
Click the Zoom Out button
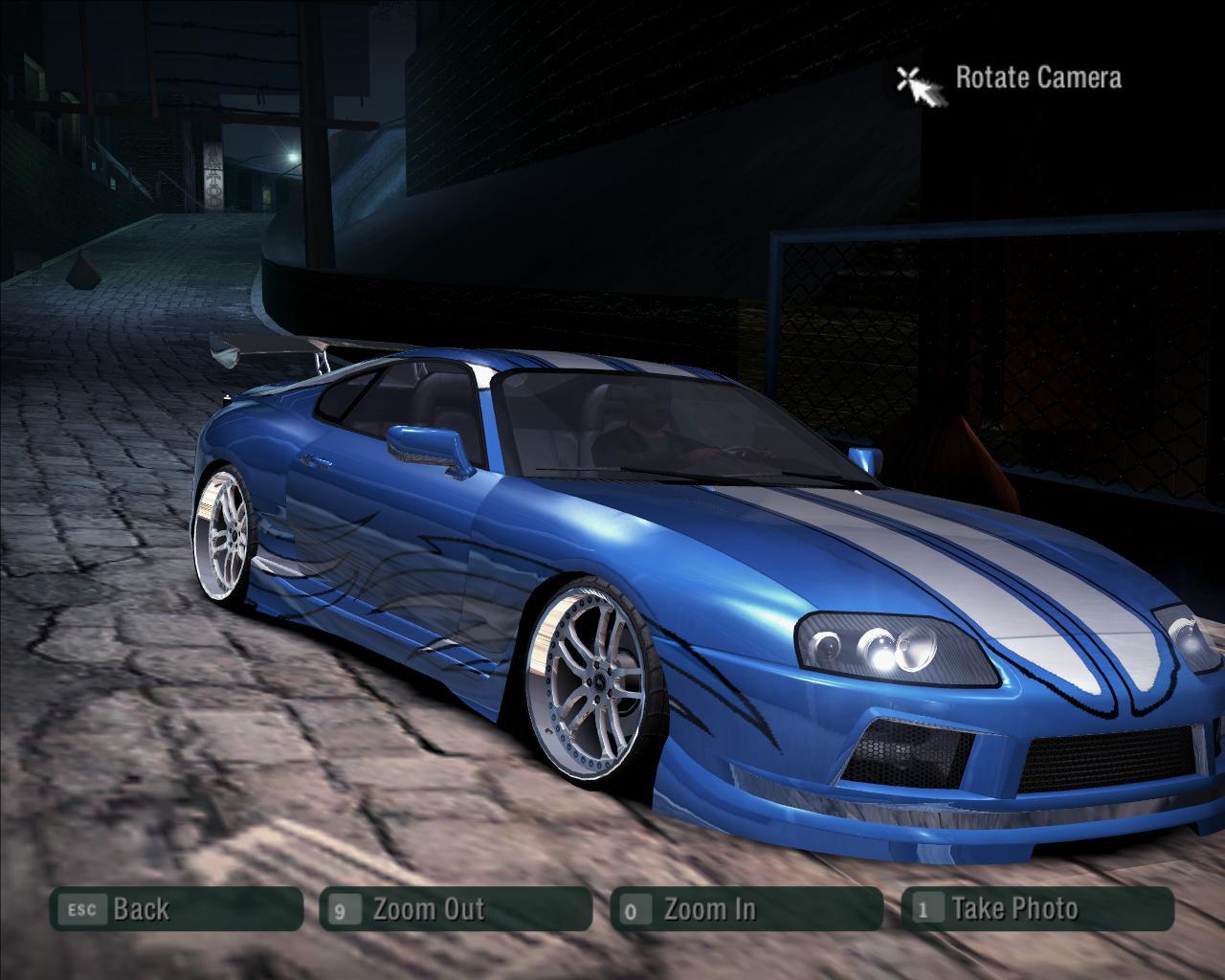(x=456, y=909)
